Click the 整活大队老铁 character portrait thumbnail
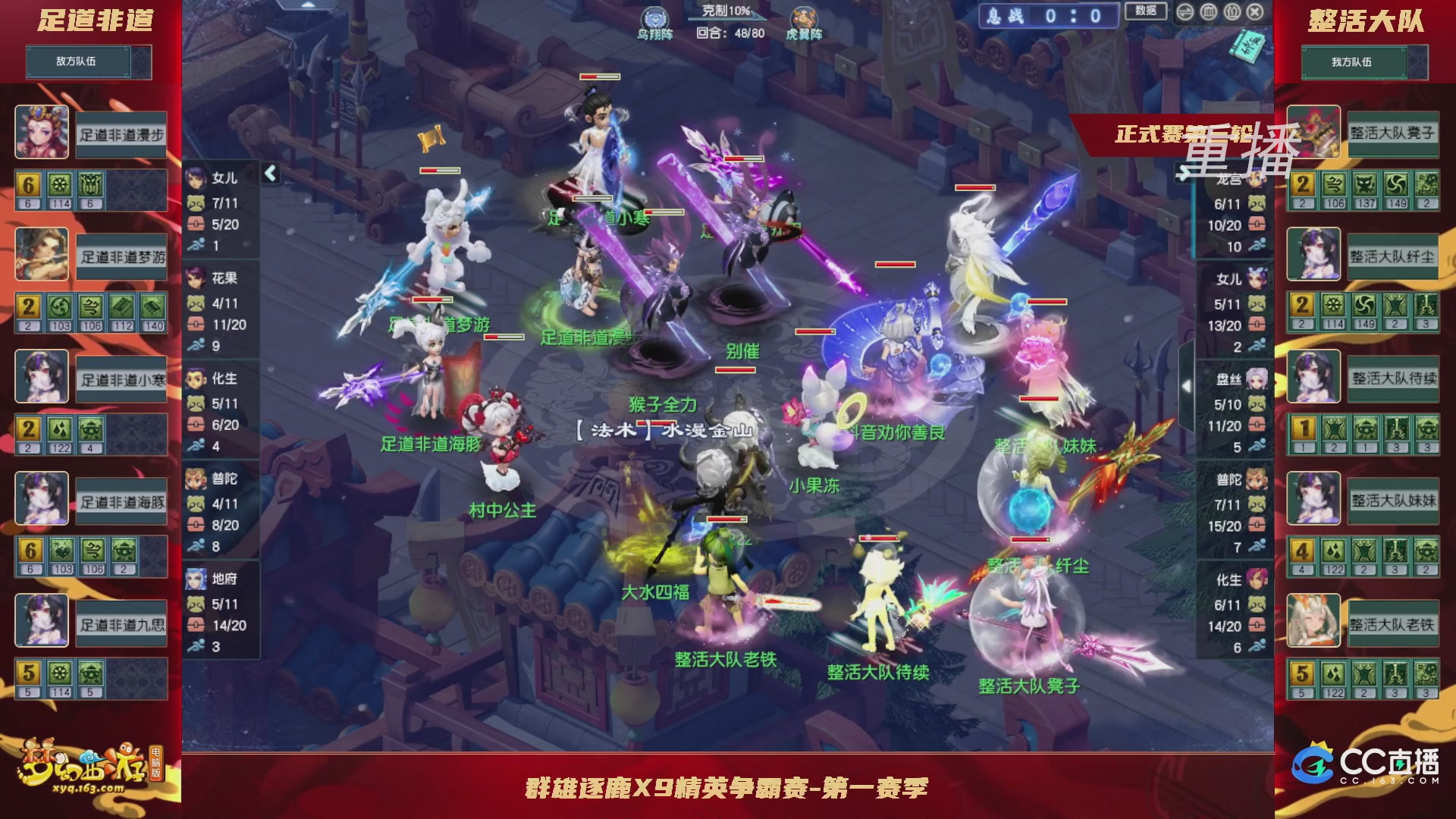The height and width of the screenshot is (819, 1456). point(1313,620)
